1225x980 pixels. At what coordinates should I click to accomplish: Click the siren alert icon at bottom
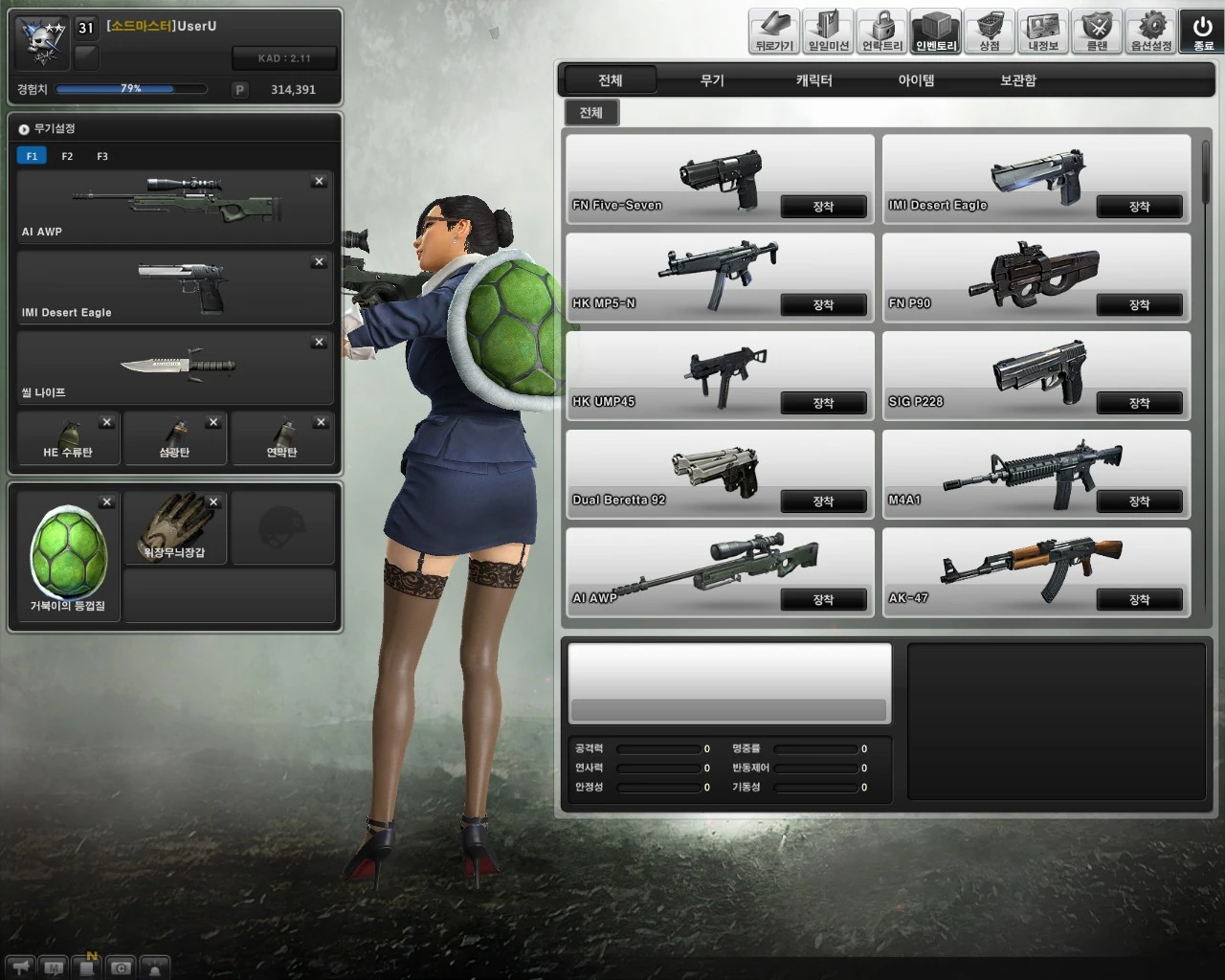(154, 969)
